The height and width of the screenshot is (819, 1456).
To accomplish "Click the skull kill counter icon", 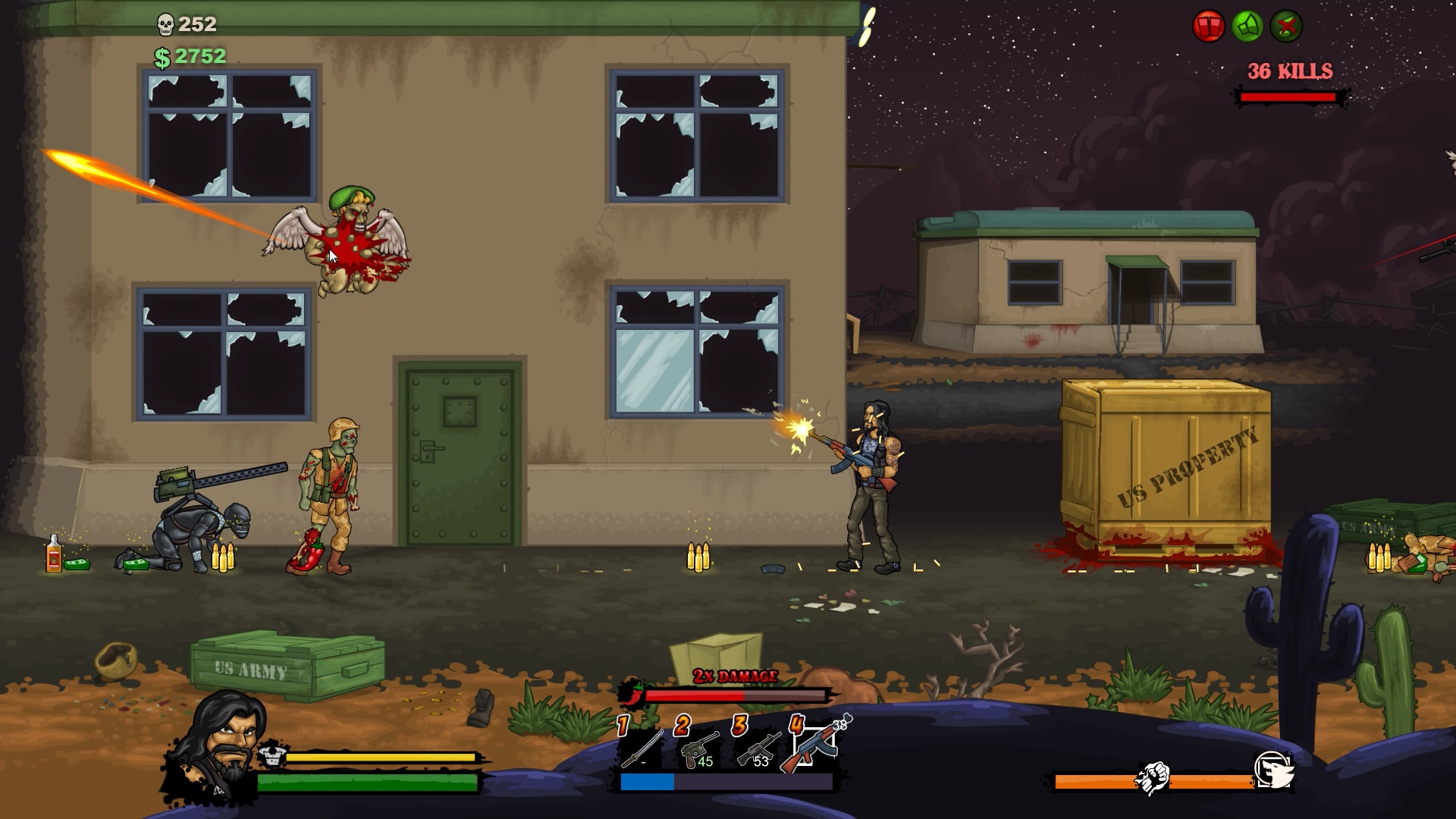I will point(166,22).
